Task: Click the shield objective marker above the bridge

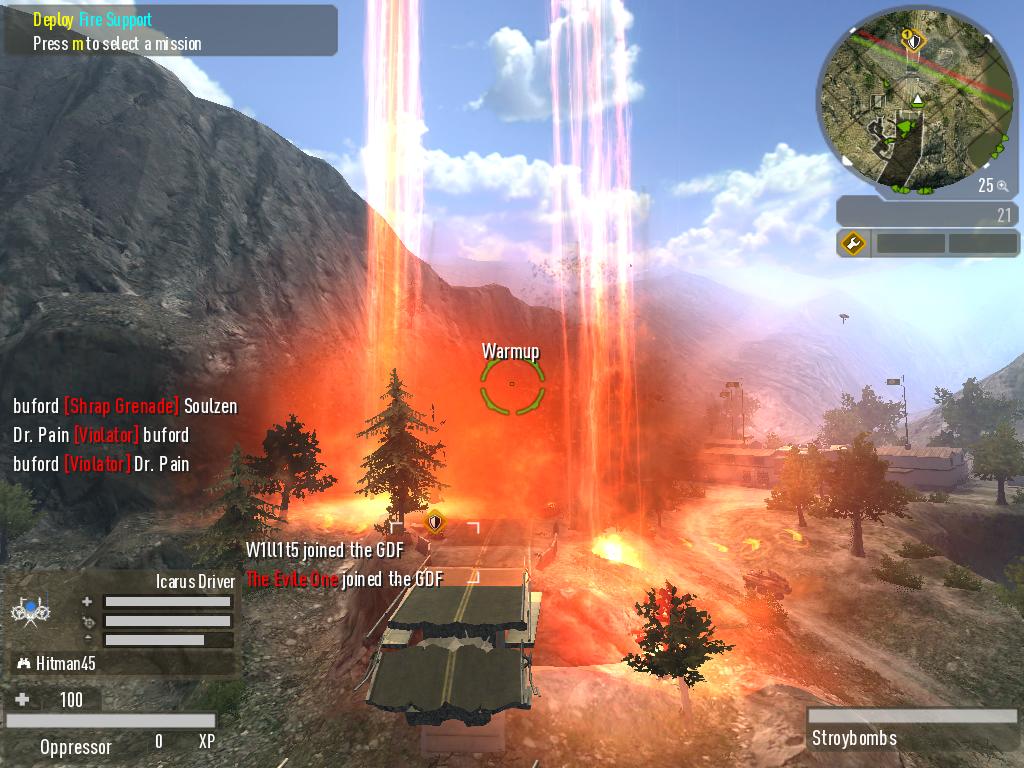Action: tap(434, 522)
